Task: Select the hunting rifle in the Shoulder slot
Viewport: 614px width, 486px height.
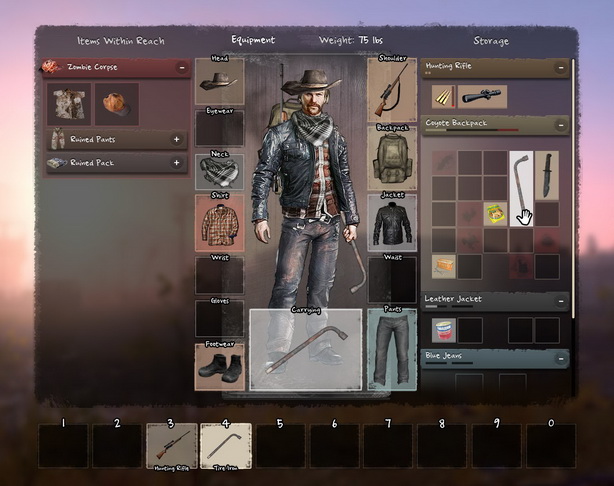Action: 392,88
